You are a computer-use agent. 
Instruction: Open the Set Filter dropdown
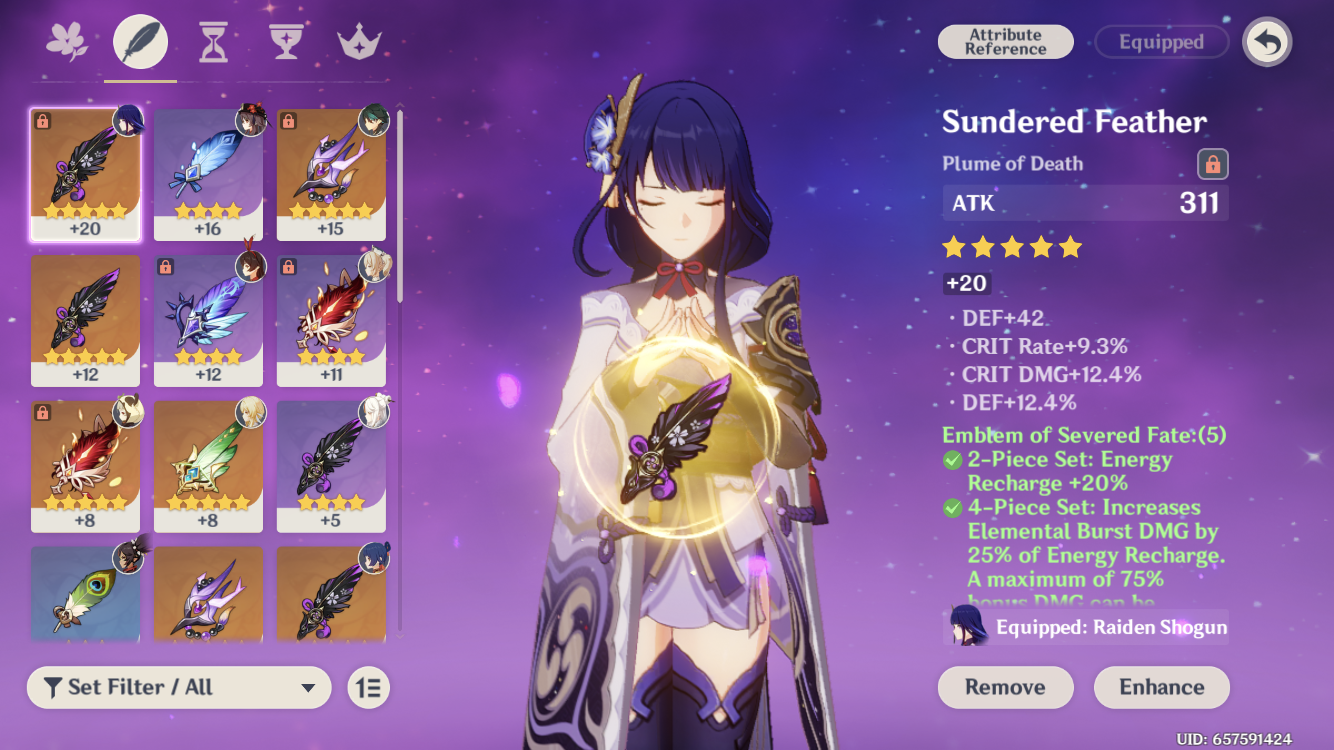179,687
